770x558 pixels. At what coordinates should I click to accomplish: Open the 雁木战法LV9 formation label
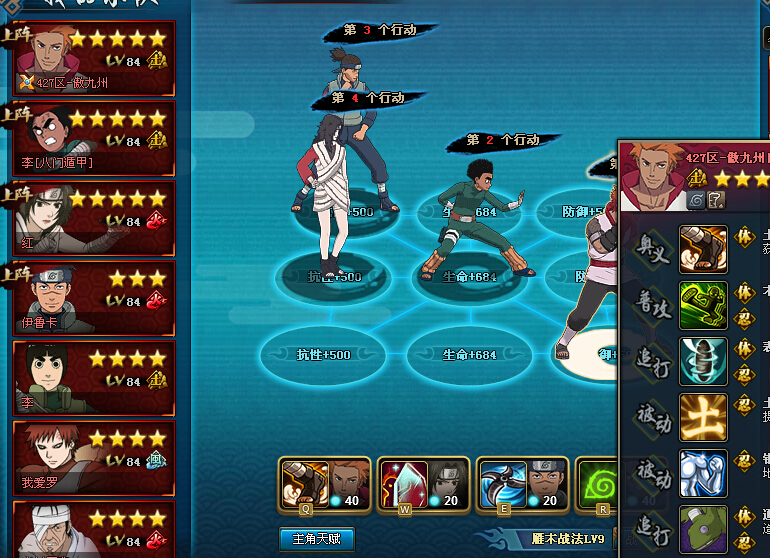click(x=567, y=540)
